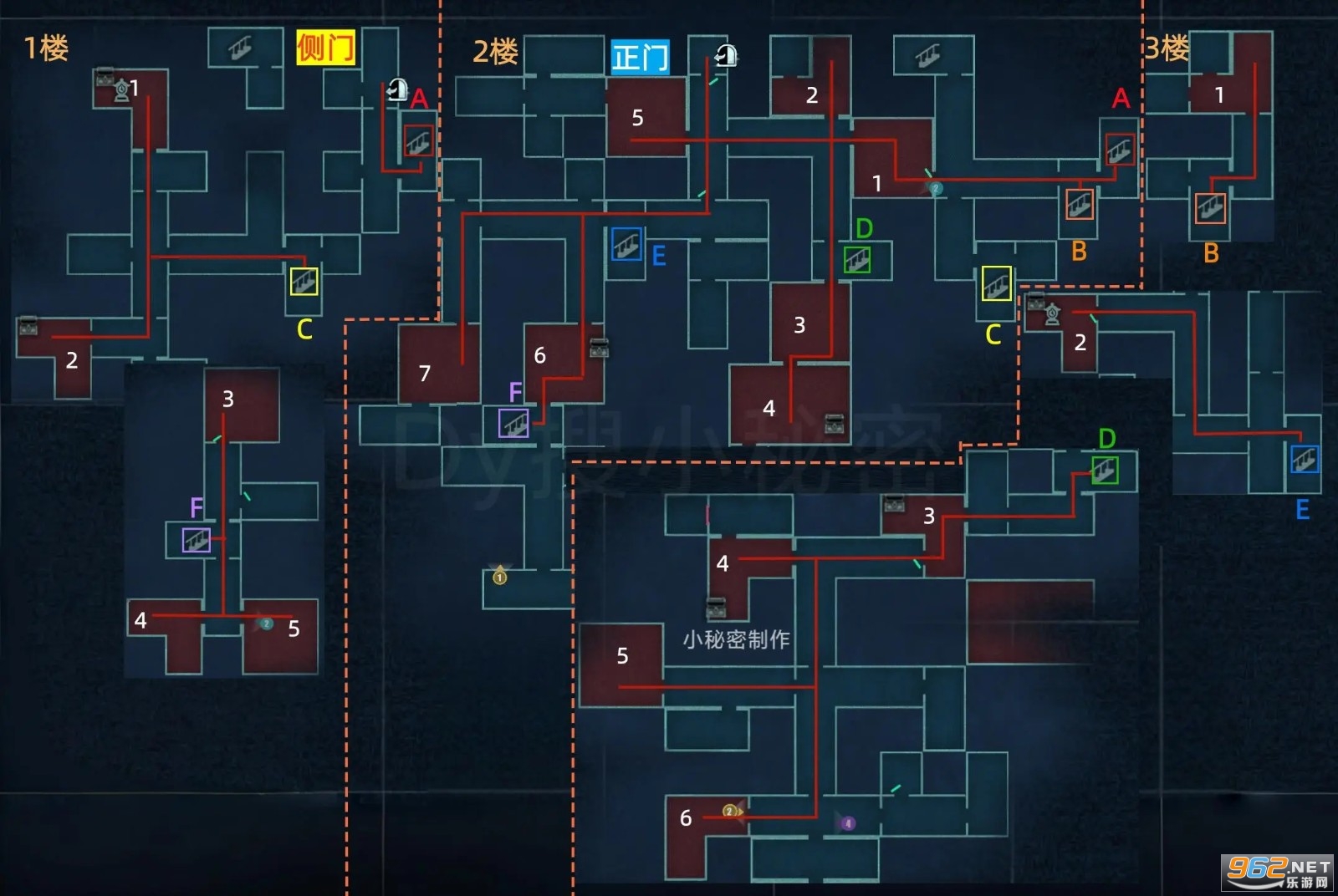Select the gold number 1 map pin

(x=499, y=576)
